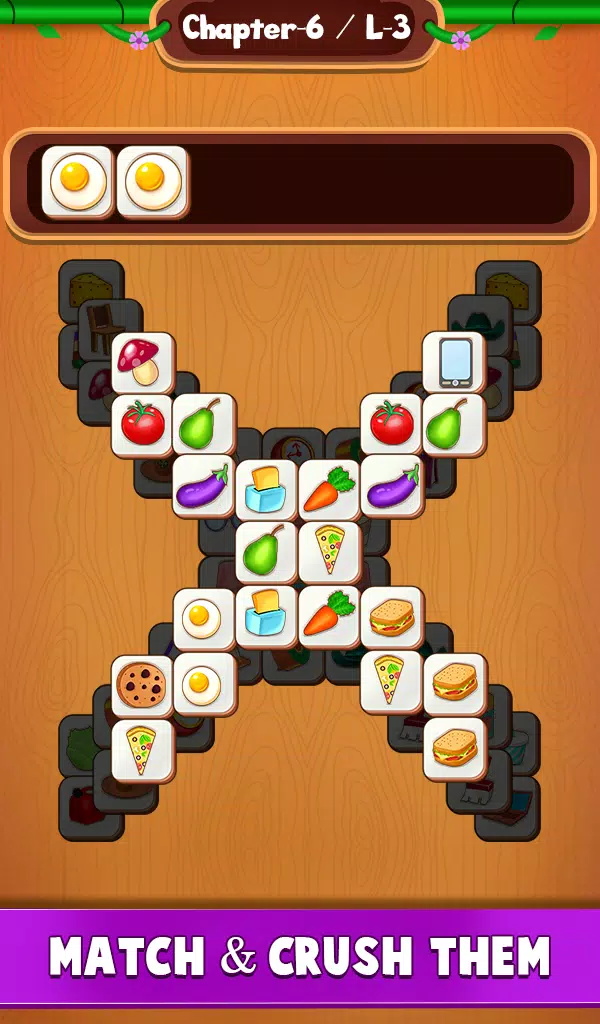
Task: Pick the chocolate chip cookie tile
Action: [142, 685]
